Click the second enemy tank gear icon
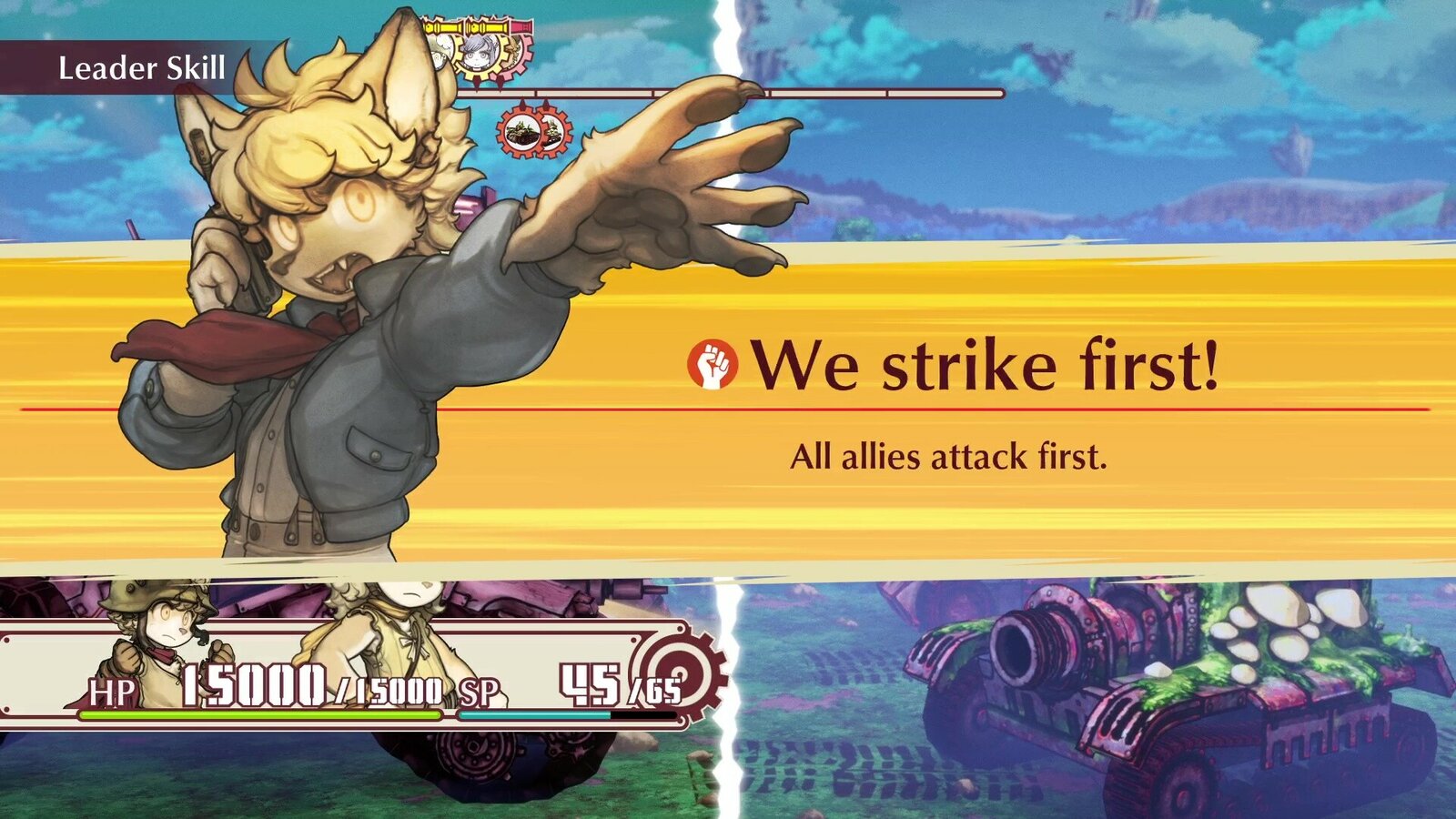Viewport: 1456px width, 819px height. pos(551,132)
